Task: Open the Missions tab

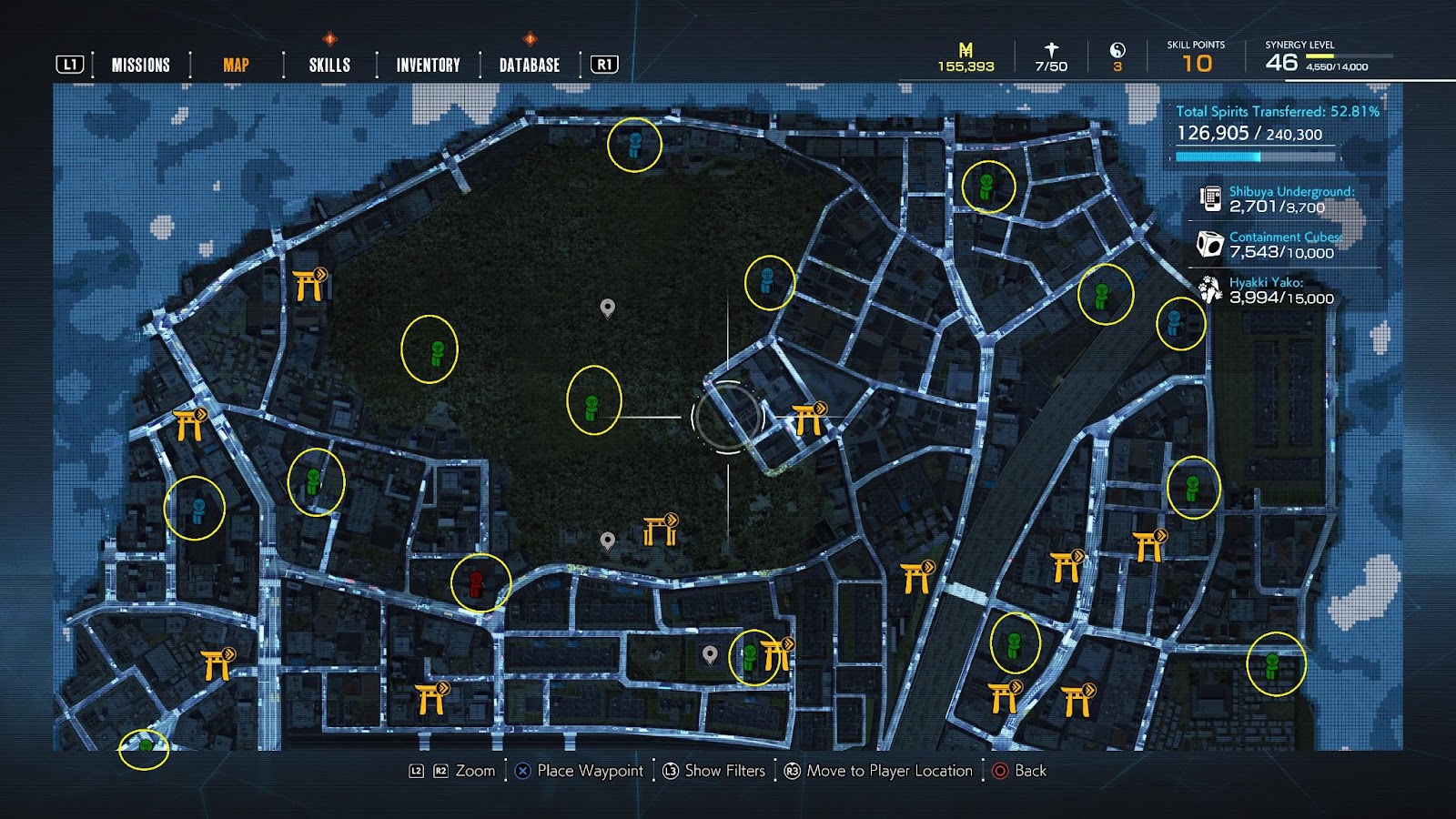Action: point(140,65)
